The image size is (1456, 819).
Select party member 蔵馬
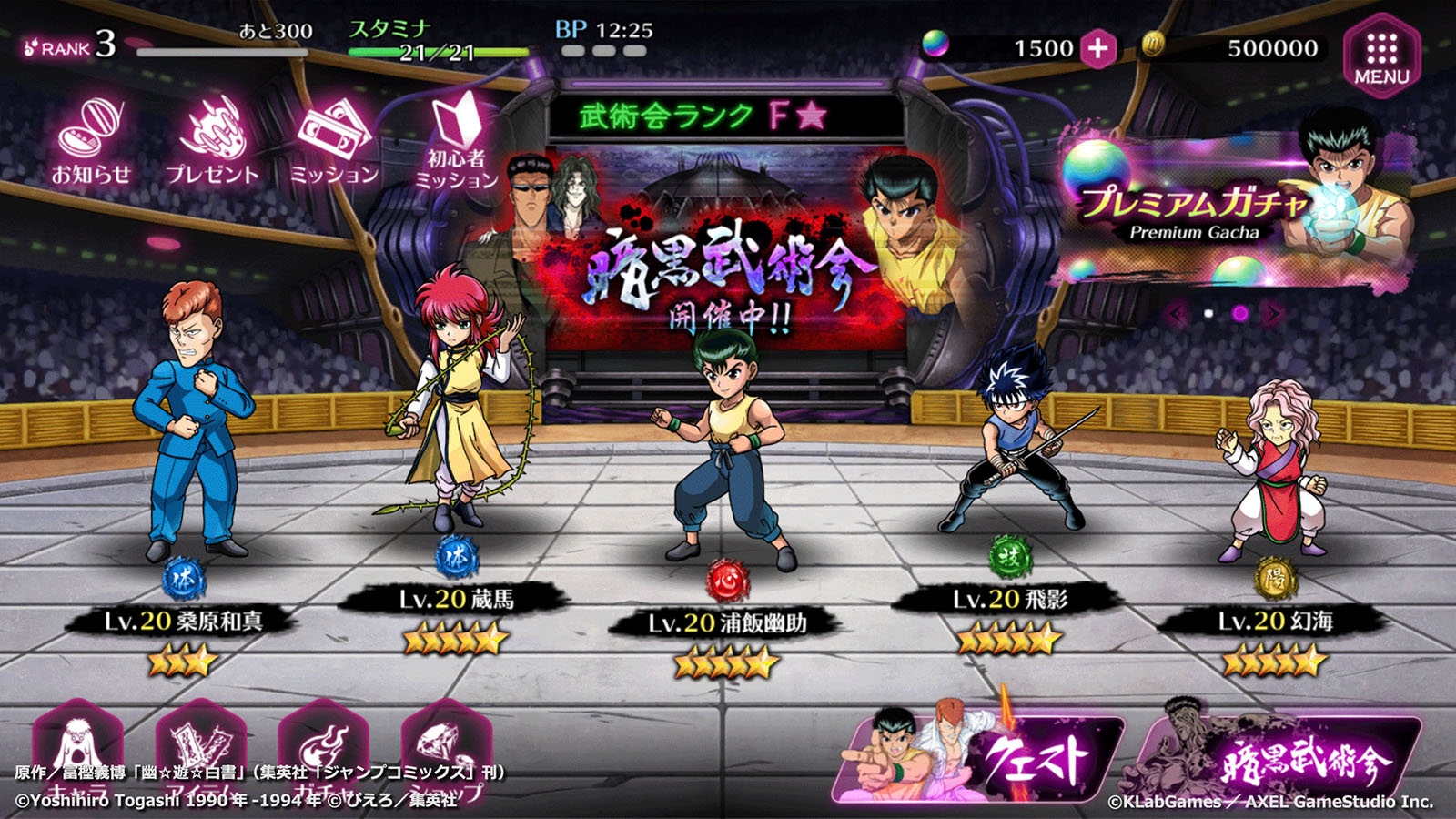click(455, 400)
